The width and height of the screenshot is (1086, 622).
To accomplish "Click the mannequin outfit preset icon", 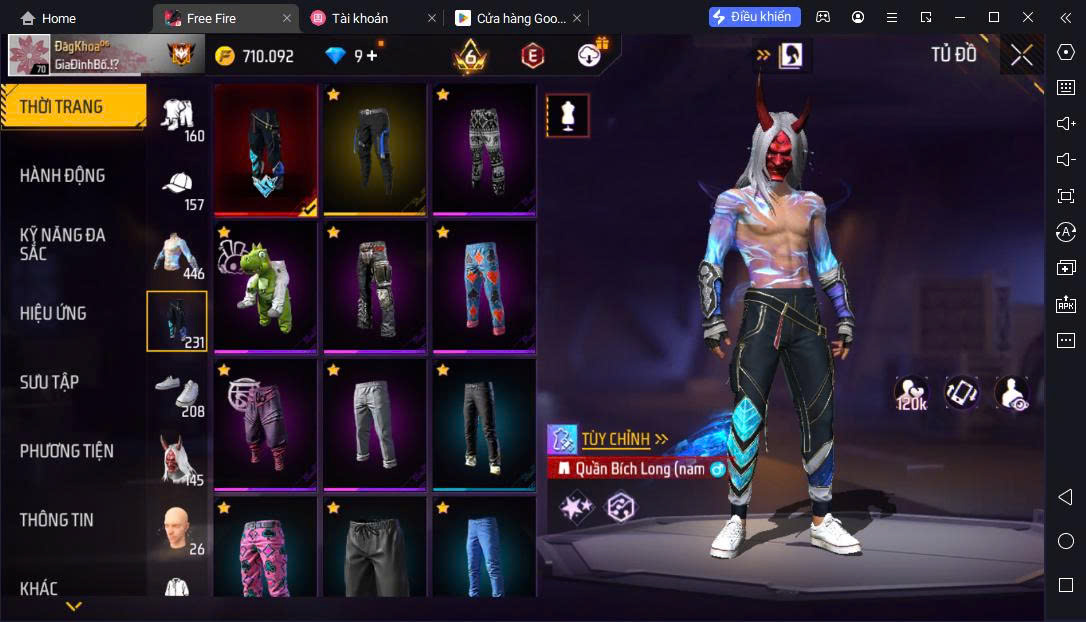I will tap(567, 116).
